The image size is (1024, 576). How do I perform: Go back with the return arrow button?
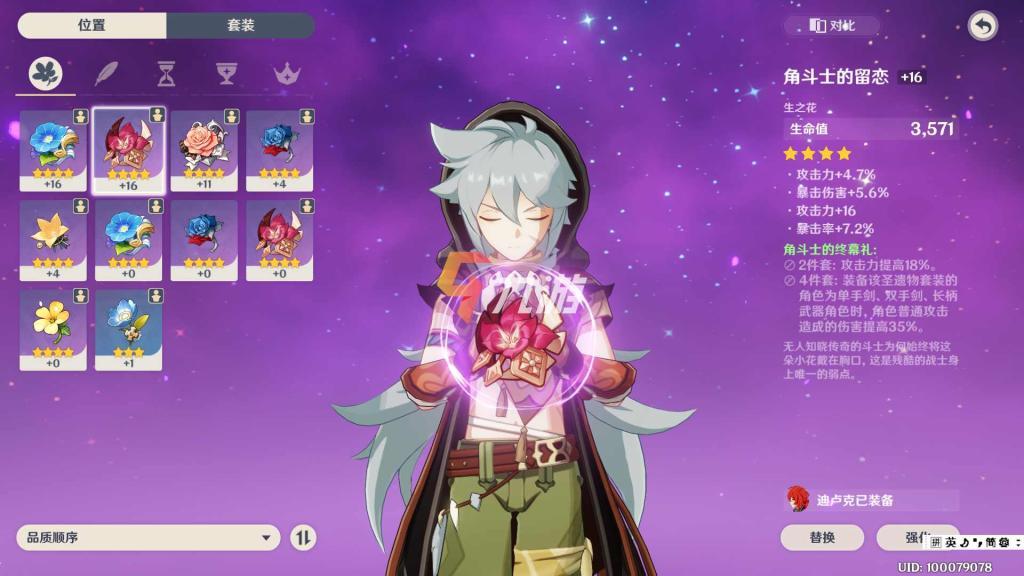[983, 26]
